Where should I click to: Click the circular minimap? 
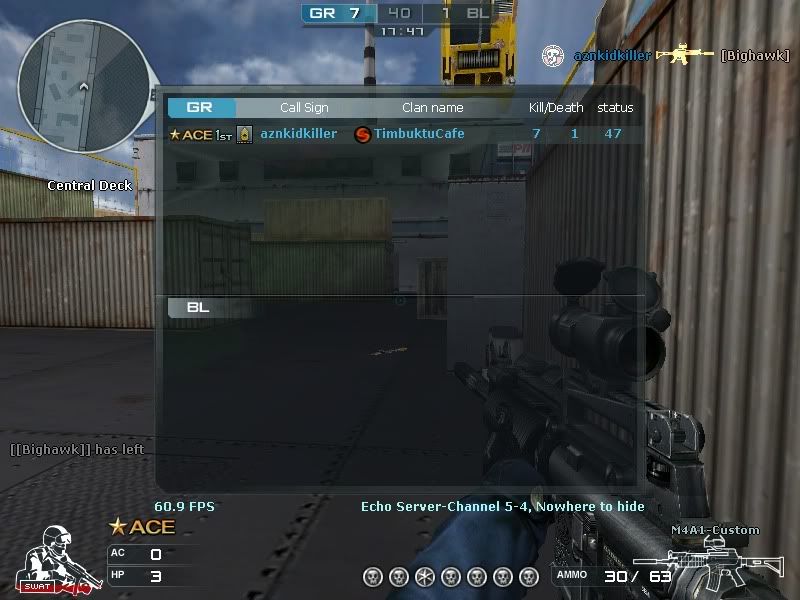(x=82, y=89)
